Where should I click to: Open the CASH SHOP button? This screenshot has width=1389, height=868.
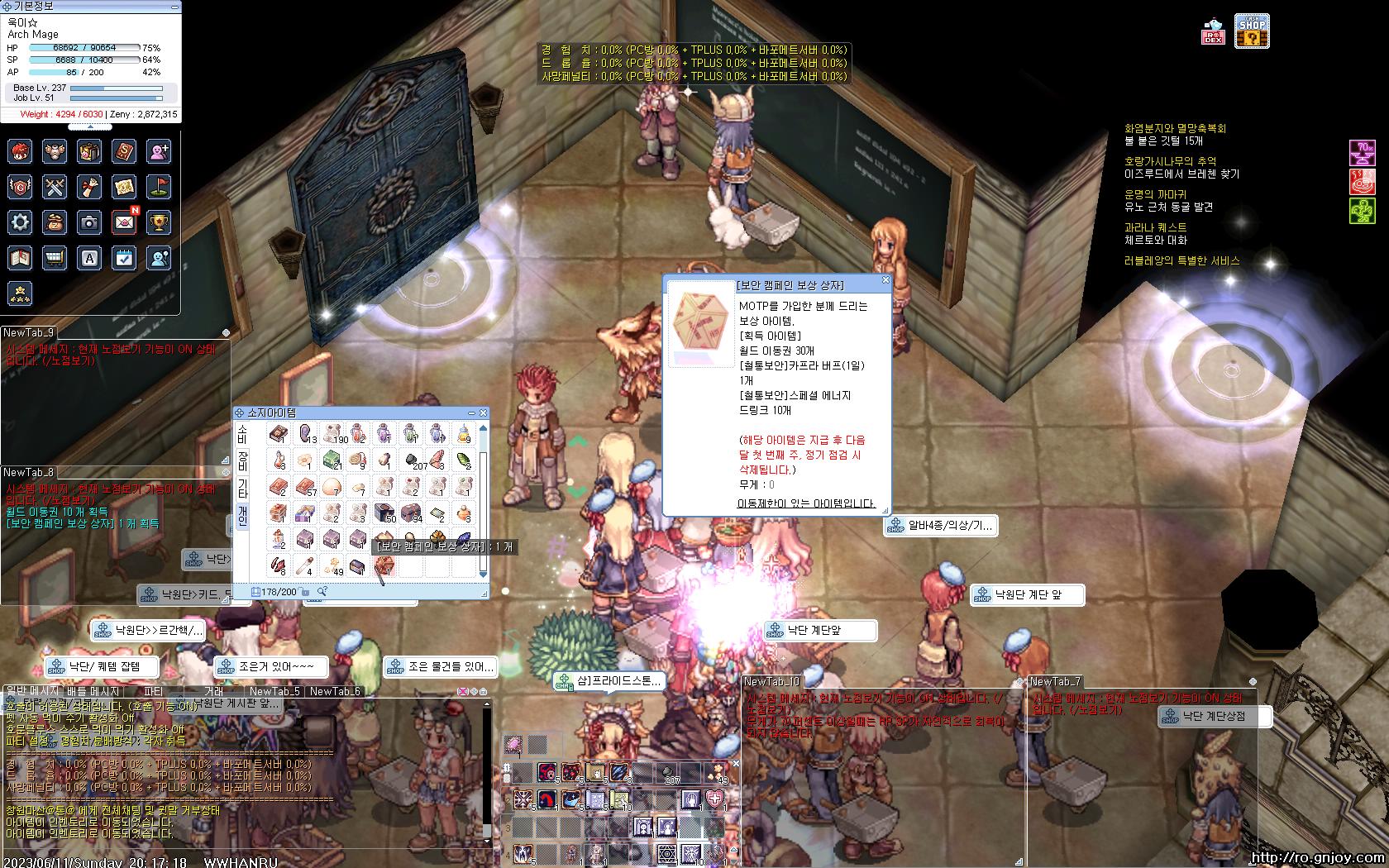click(1252, 31)
